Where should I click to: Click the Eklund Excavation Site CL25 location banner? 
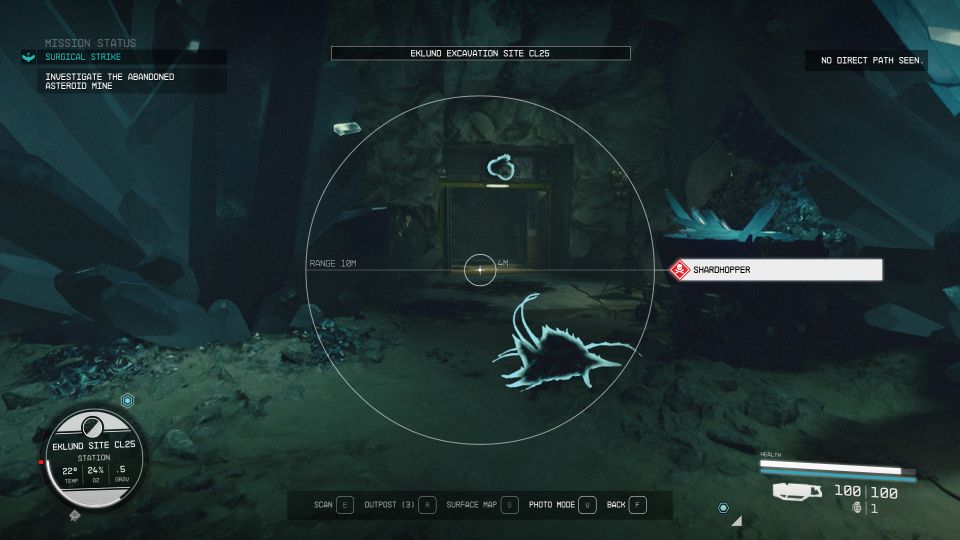tap(480, 53)
